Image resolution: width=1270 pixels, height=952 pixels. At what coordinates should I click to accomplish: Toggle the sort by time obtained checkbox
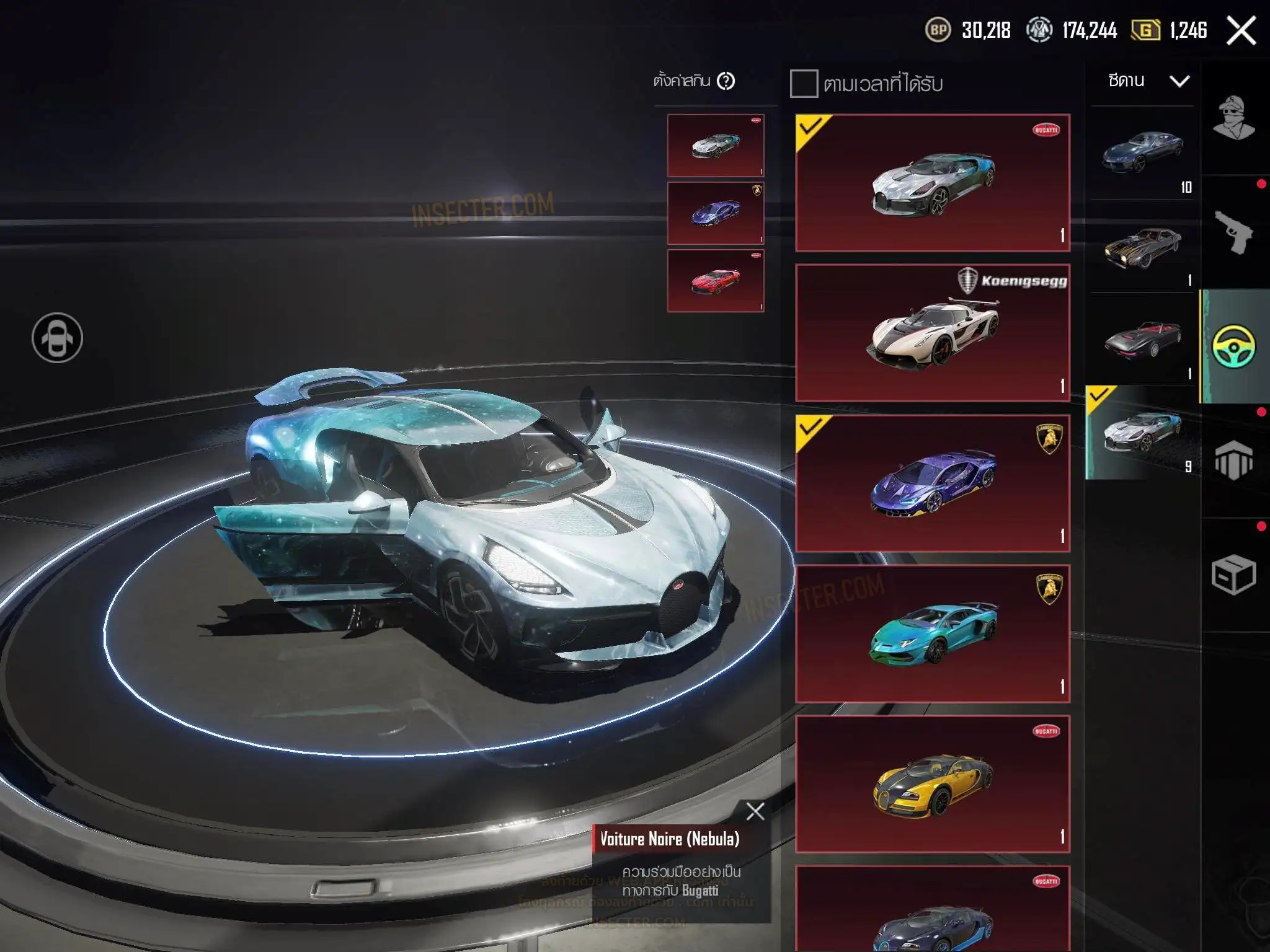point(804,84)
